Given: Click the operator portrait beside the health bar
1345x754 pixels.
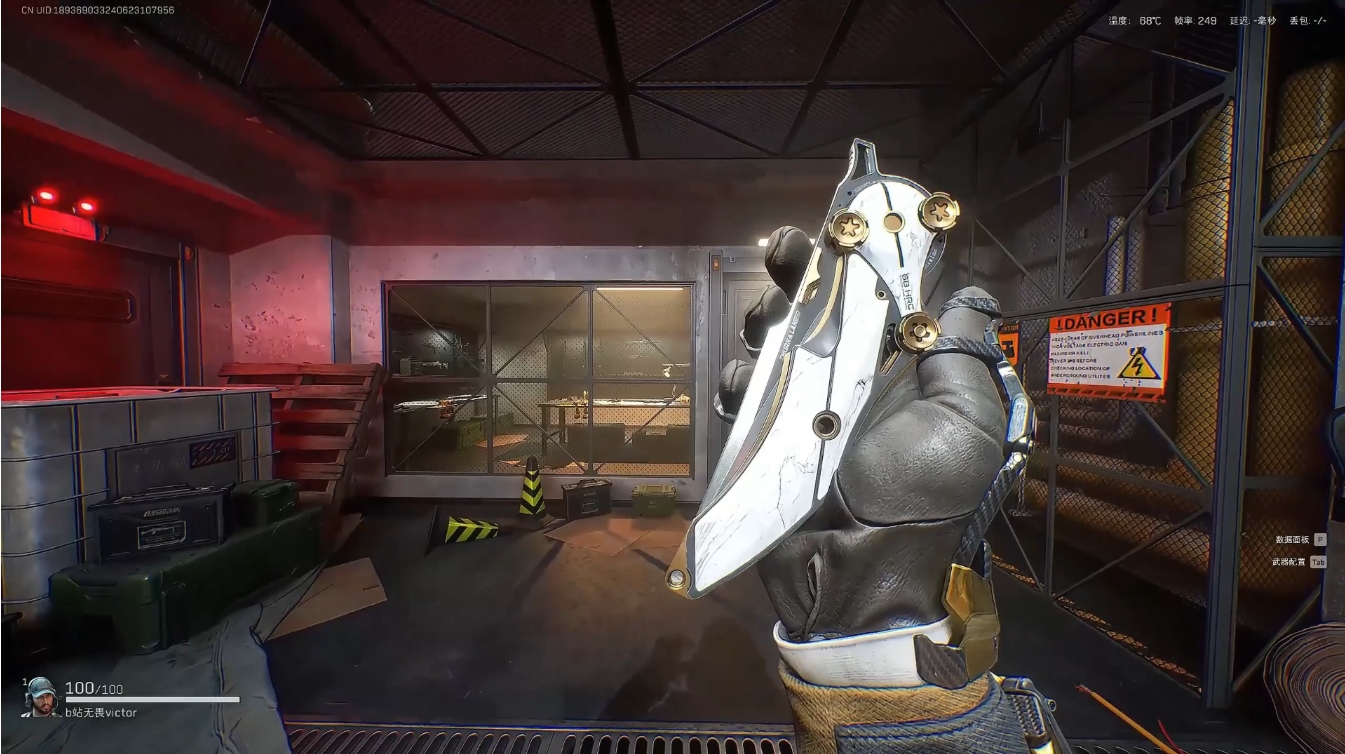Looking at the screenshot, I should click(42, 695).
